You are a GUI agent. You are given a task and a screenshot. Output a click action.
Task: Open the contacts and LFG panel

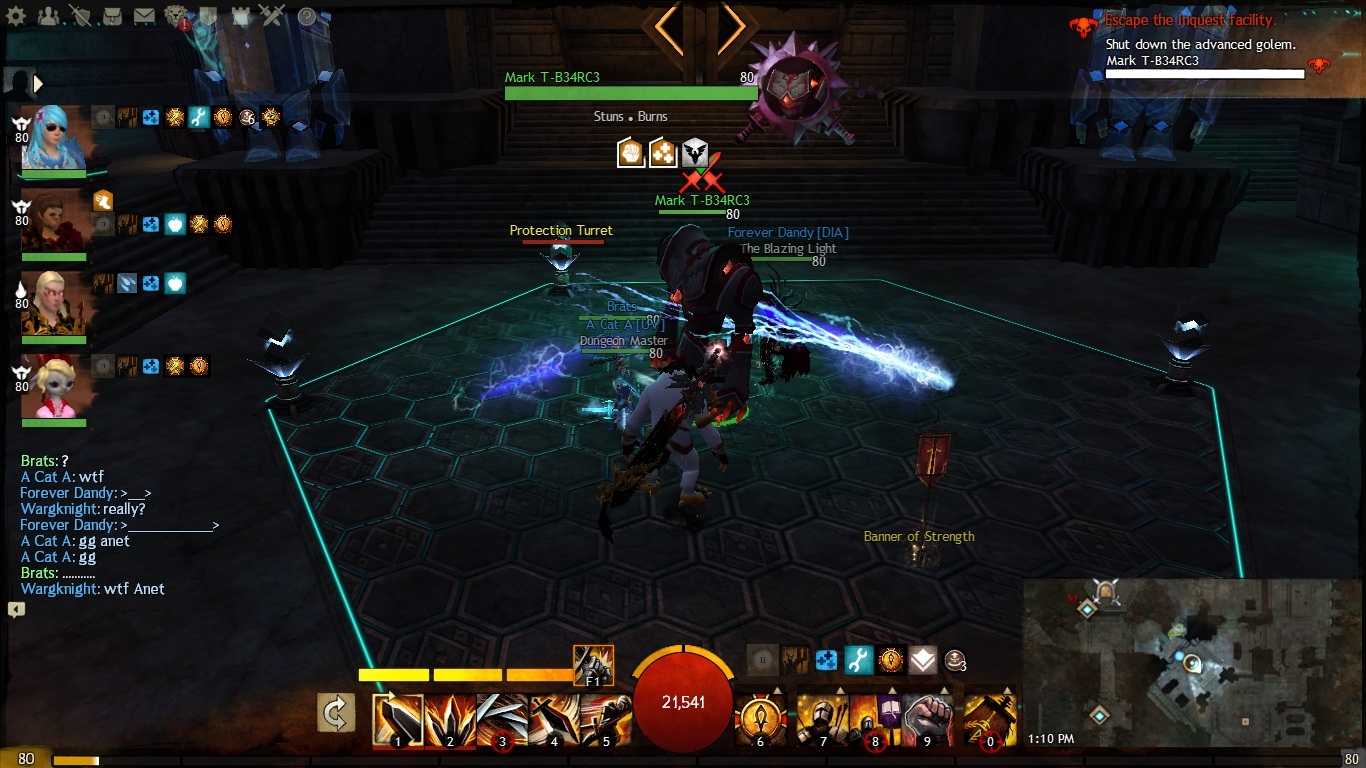[x=47, y=16]
